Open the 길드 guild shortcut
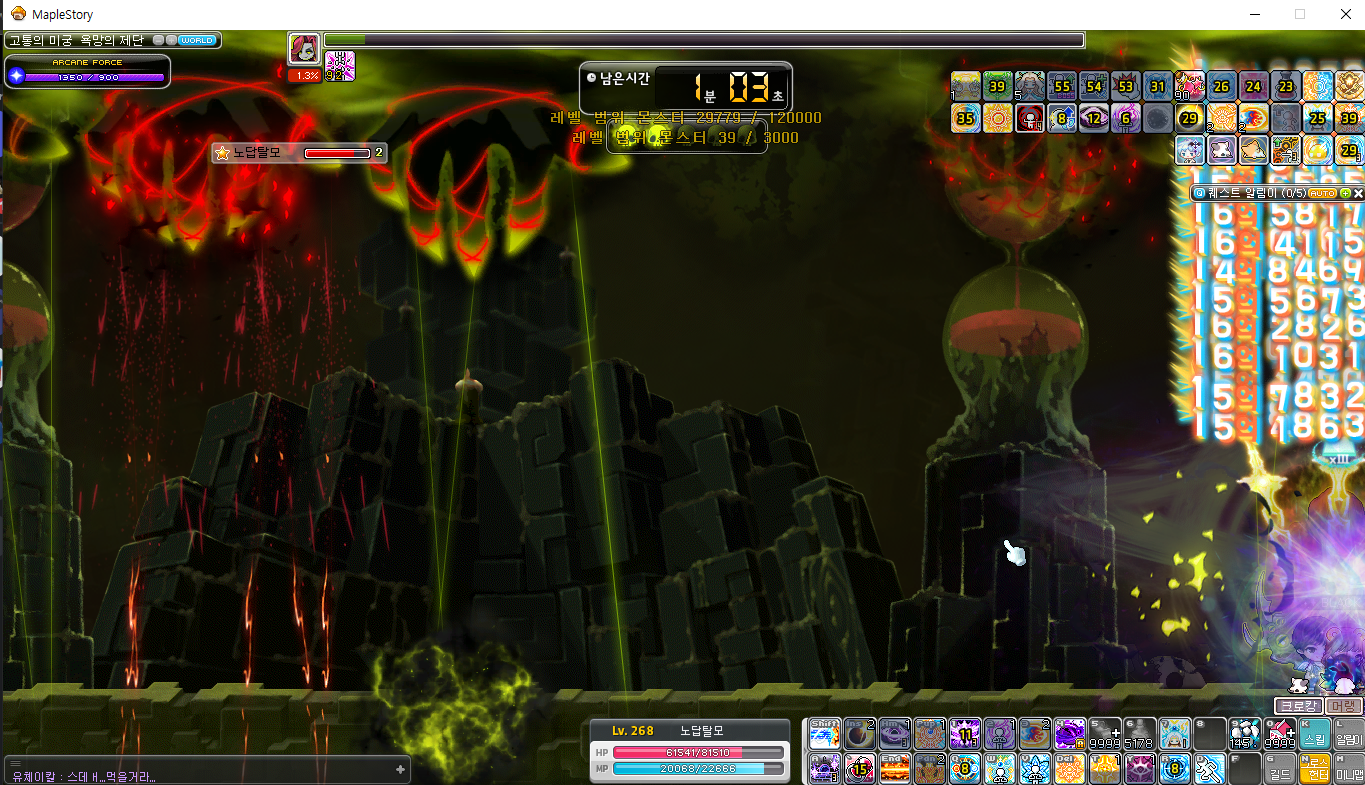The image size is (1365, 785). (x=1280, y=769)
